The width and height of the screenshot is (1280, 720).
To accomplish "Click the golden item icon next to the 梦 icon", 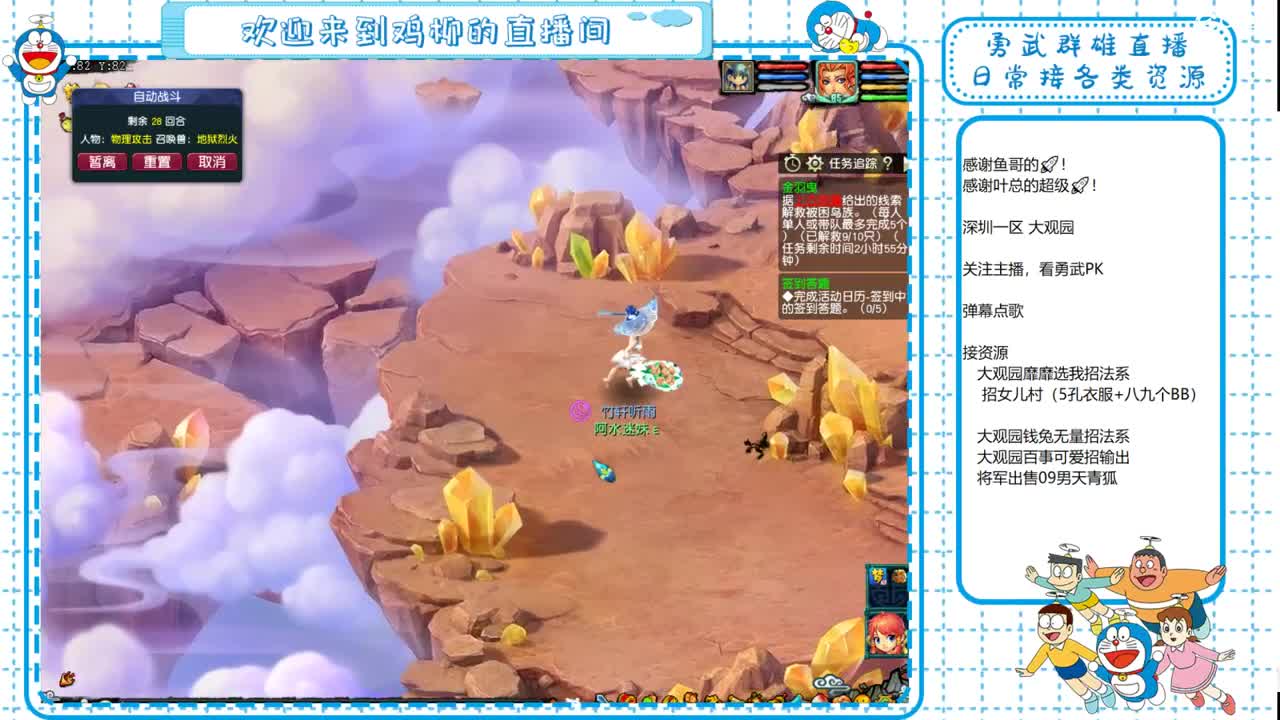I will 899,575.
